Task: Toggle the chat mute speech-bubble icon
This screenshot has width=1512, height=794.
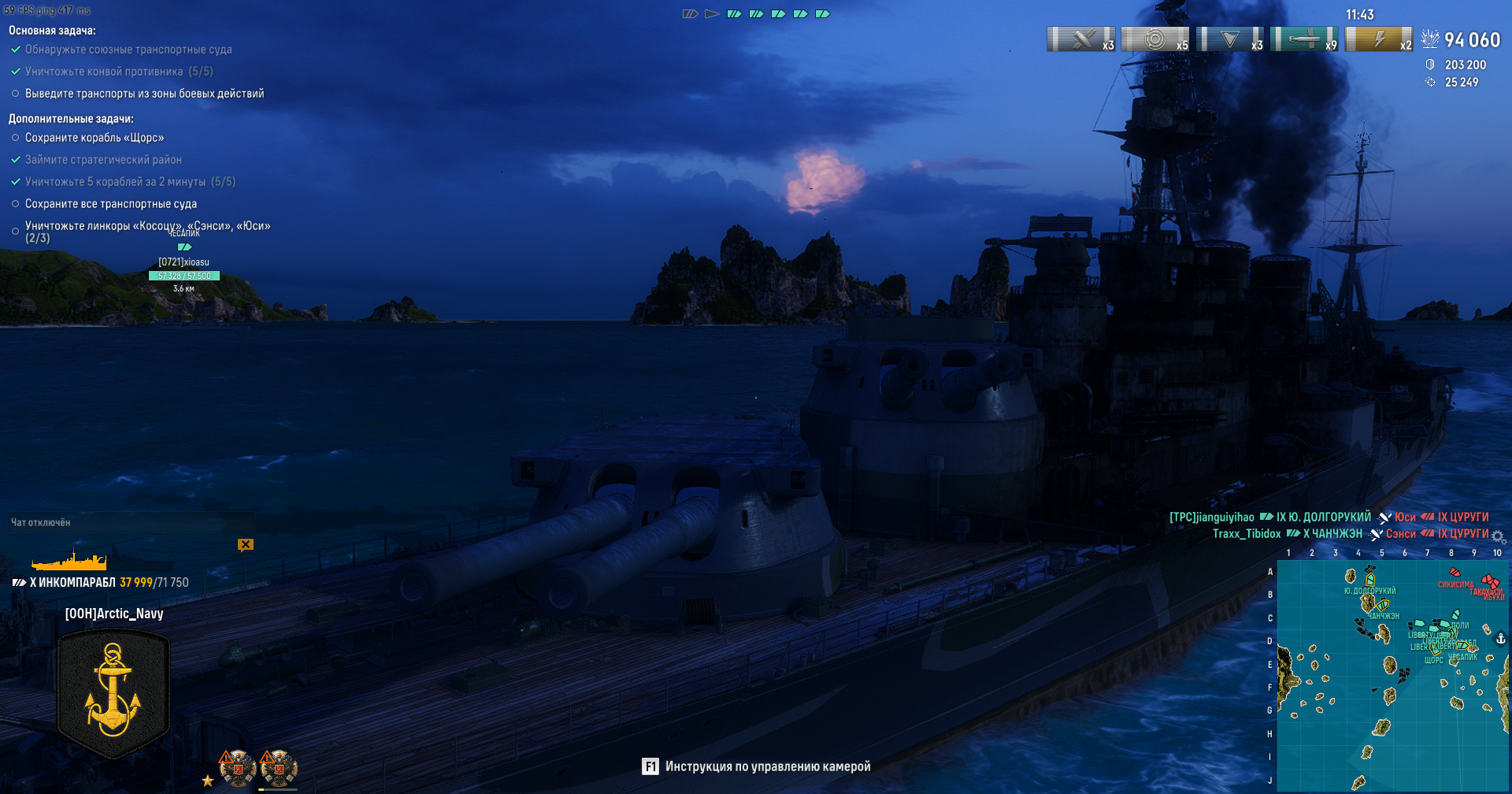Action: click(x=246, y=544)
